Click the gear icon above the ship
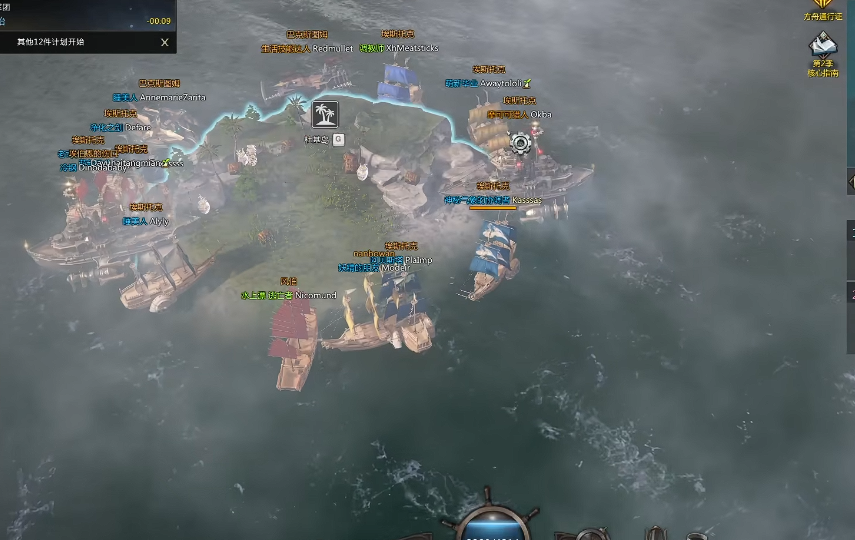Screen dimensions: 855x540 tap(520, 143)
